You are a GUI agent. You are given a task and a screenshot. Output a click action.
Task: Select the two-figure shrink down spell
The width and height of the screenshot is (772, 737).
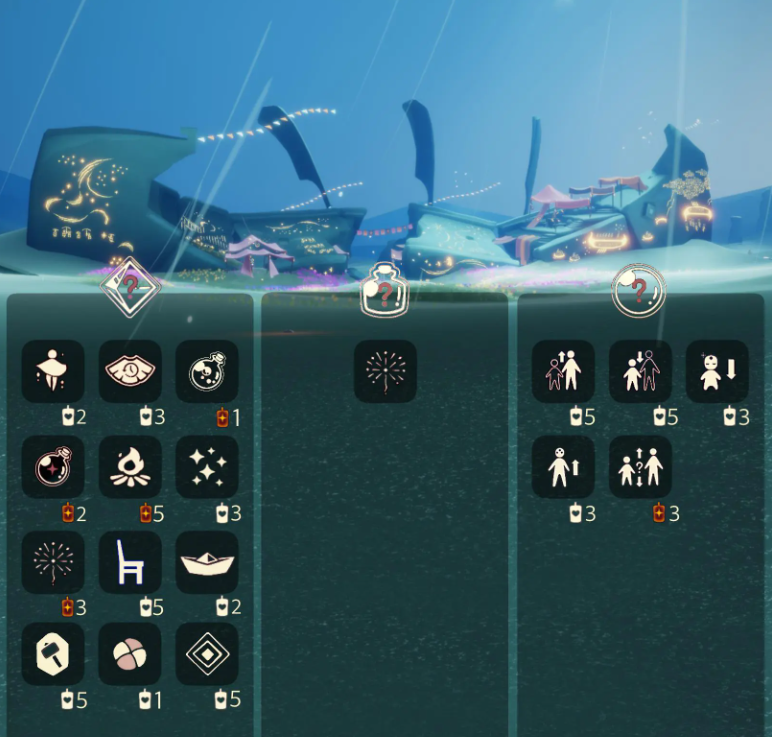[640, 371]
